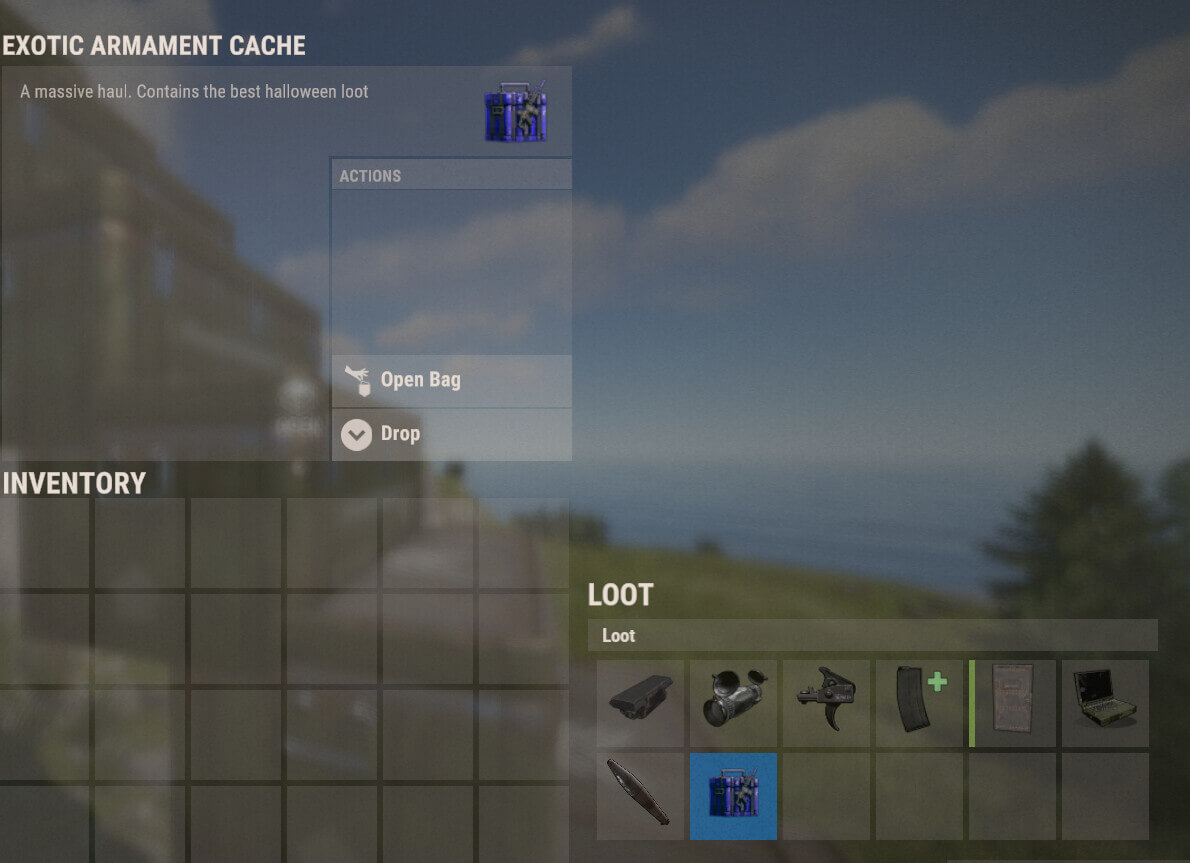This screenshot has height=863, width=1190.
Task: Select the black rail attachment in loot
Action: (640, 703)
